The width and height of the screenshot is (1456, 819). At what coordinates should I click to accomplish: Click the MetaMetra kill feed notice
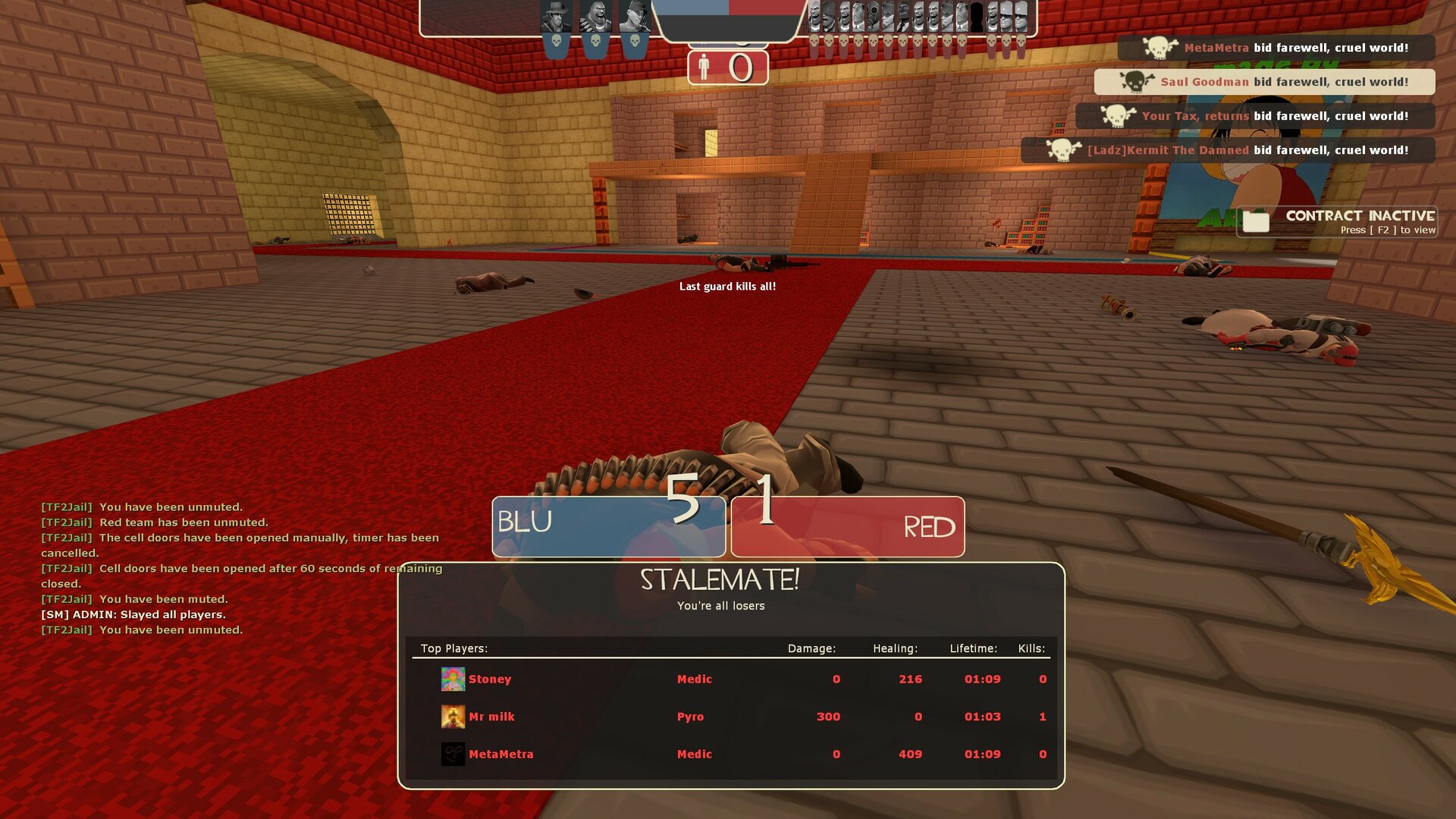[1276, 48]
